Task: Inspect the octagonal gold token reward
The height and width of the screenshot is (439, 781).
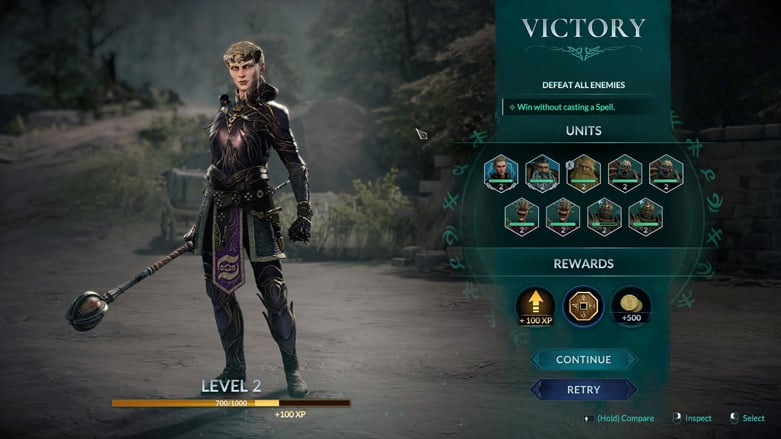Action: point(583,306)
